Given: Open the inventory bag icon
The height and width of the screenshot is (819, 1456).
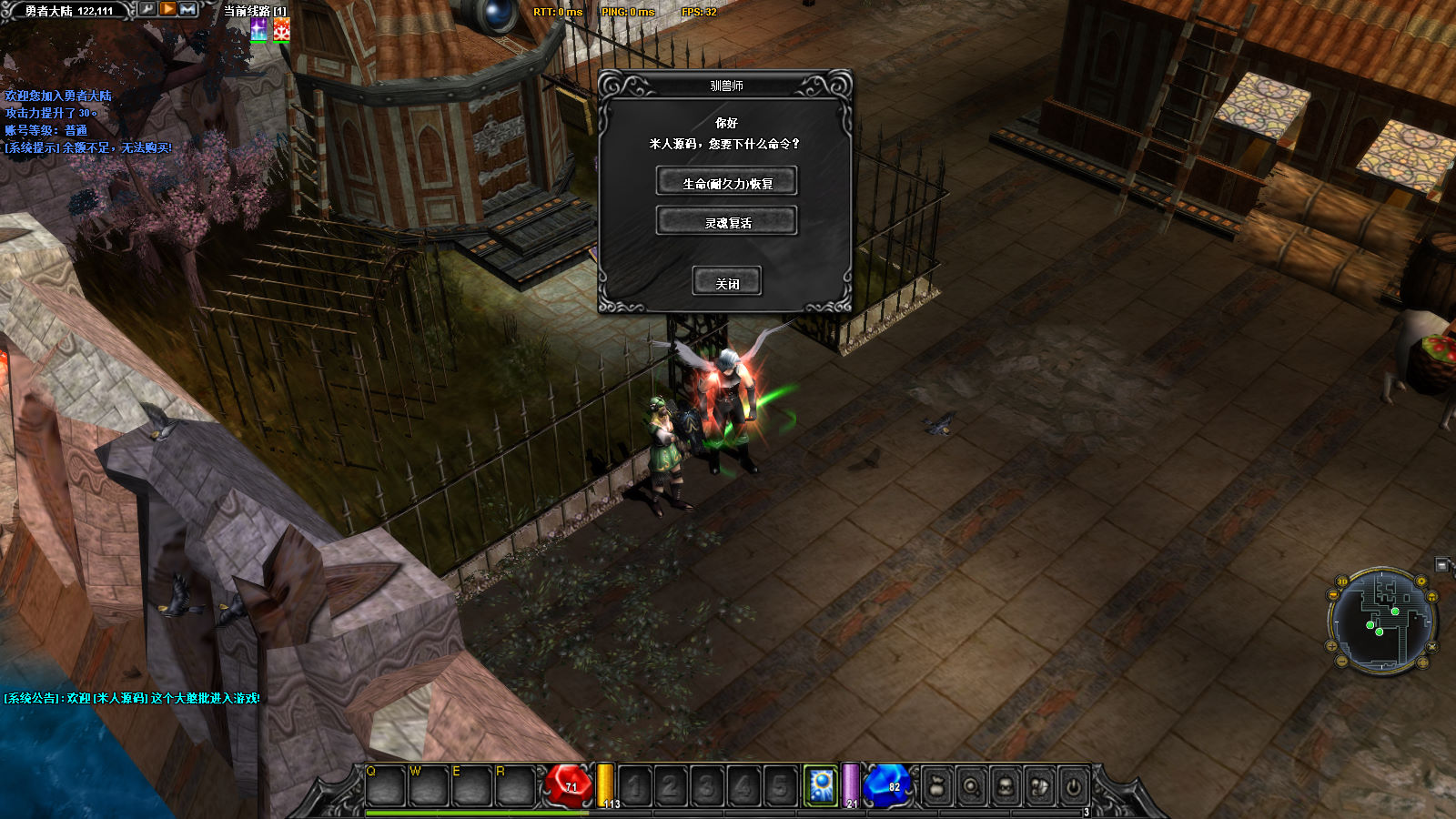Looking at the screenshot, I should click(x=936, y=786).
